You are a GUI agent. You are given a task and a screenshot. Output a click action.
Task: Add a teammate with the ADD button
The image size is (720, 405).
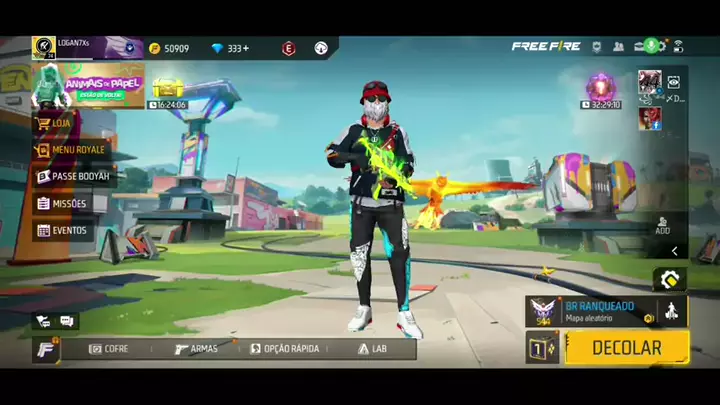pos(662,225)
